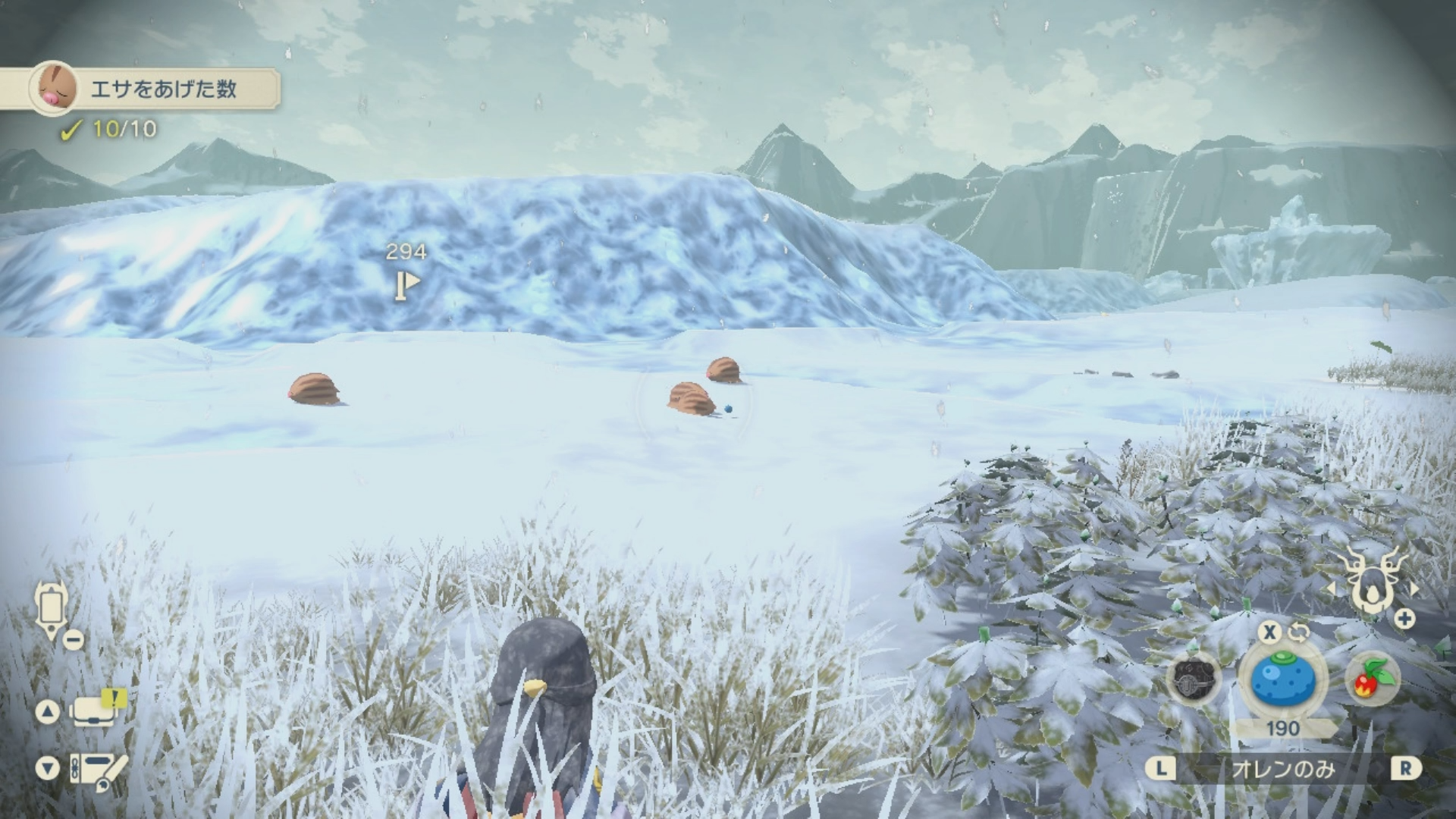Open the satchel icon with the alert badge
1456x819 pixels.
pyautogui.click(x=94, y=711)
